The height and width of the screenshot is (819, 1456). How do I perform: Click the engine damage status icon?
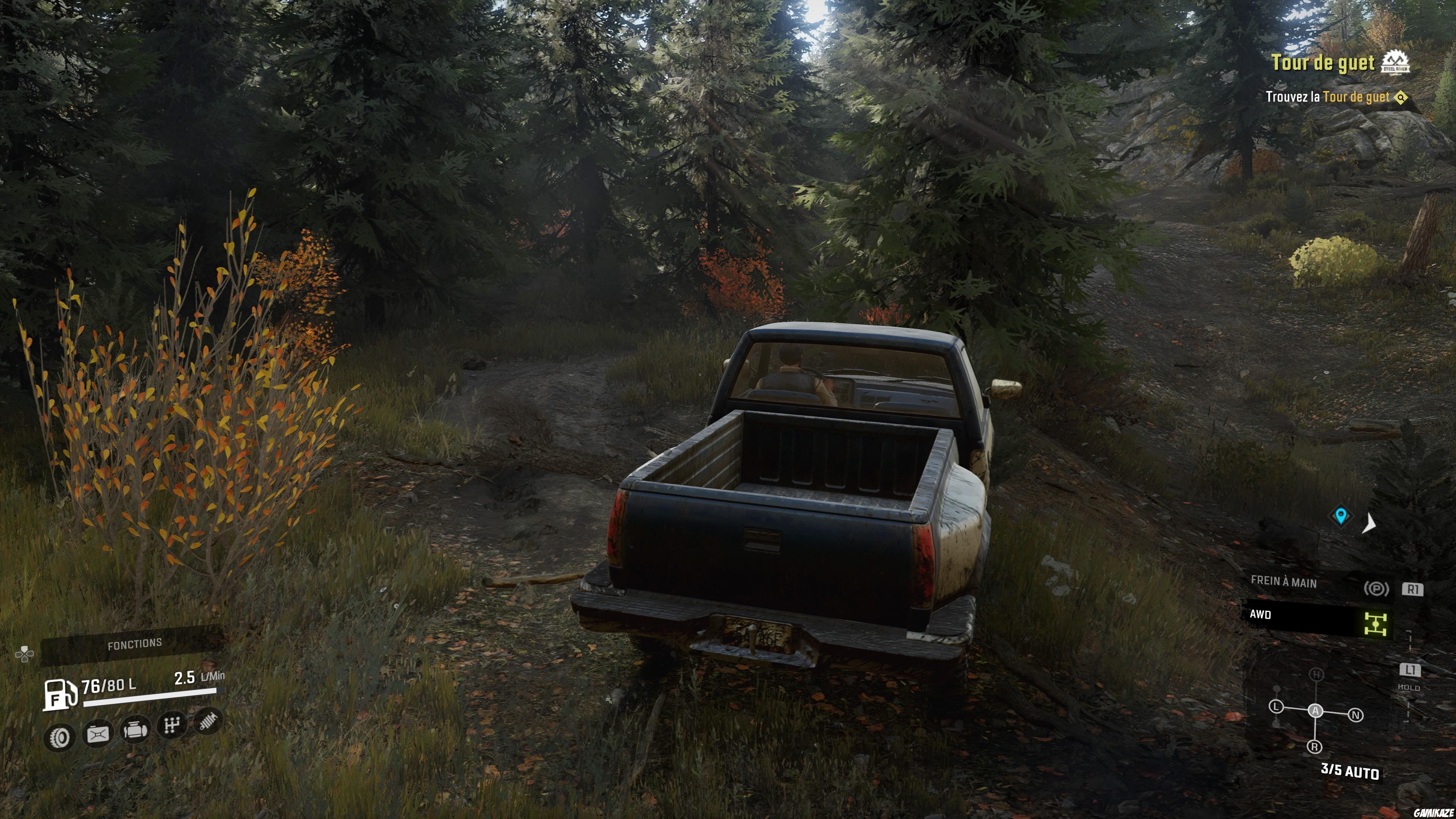point(135,730)
